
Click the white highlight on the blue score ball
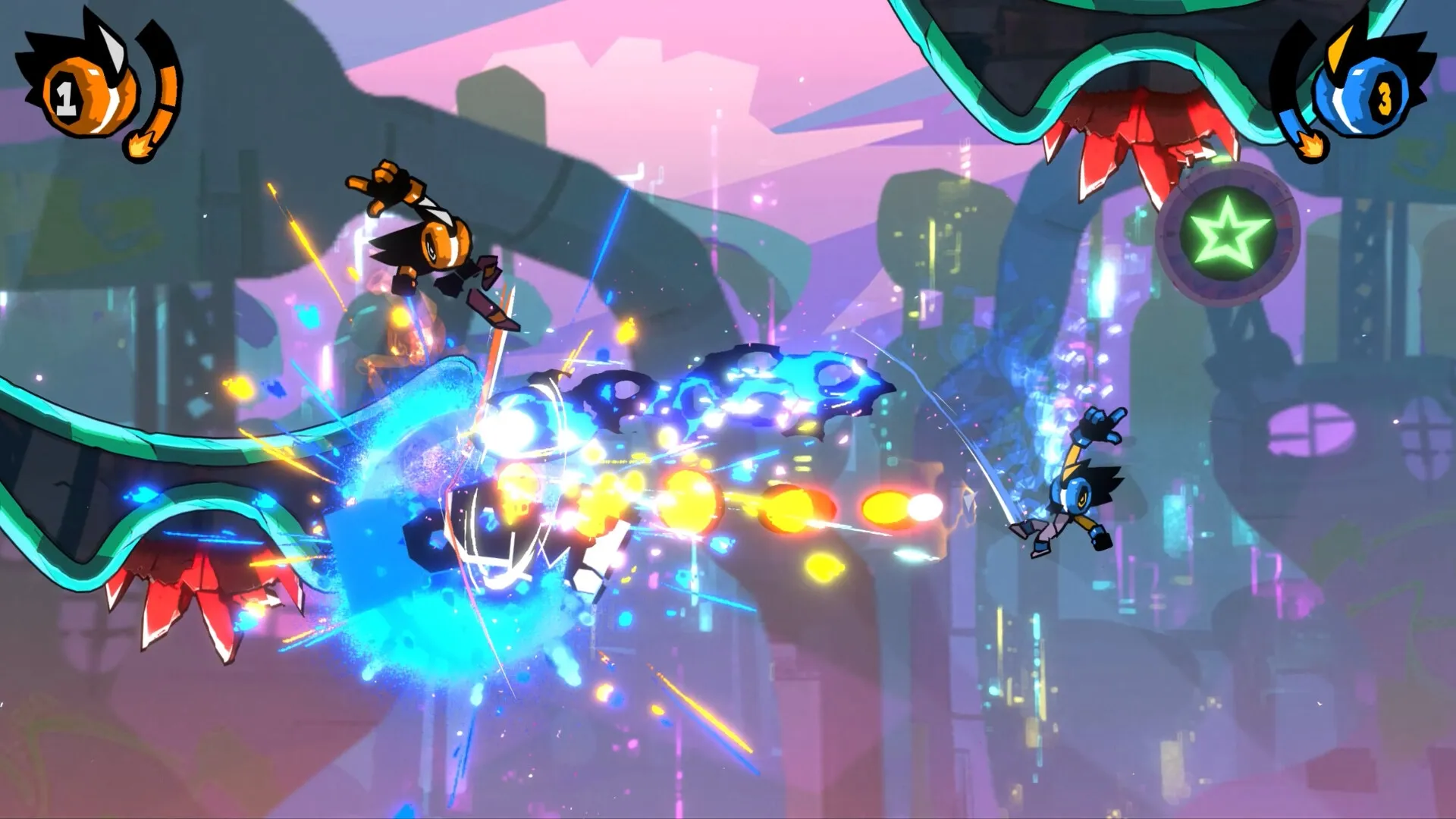pos(1358,71)
